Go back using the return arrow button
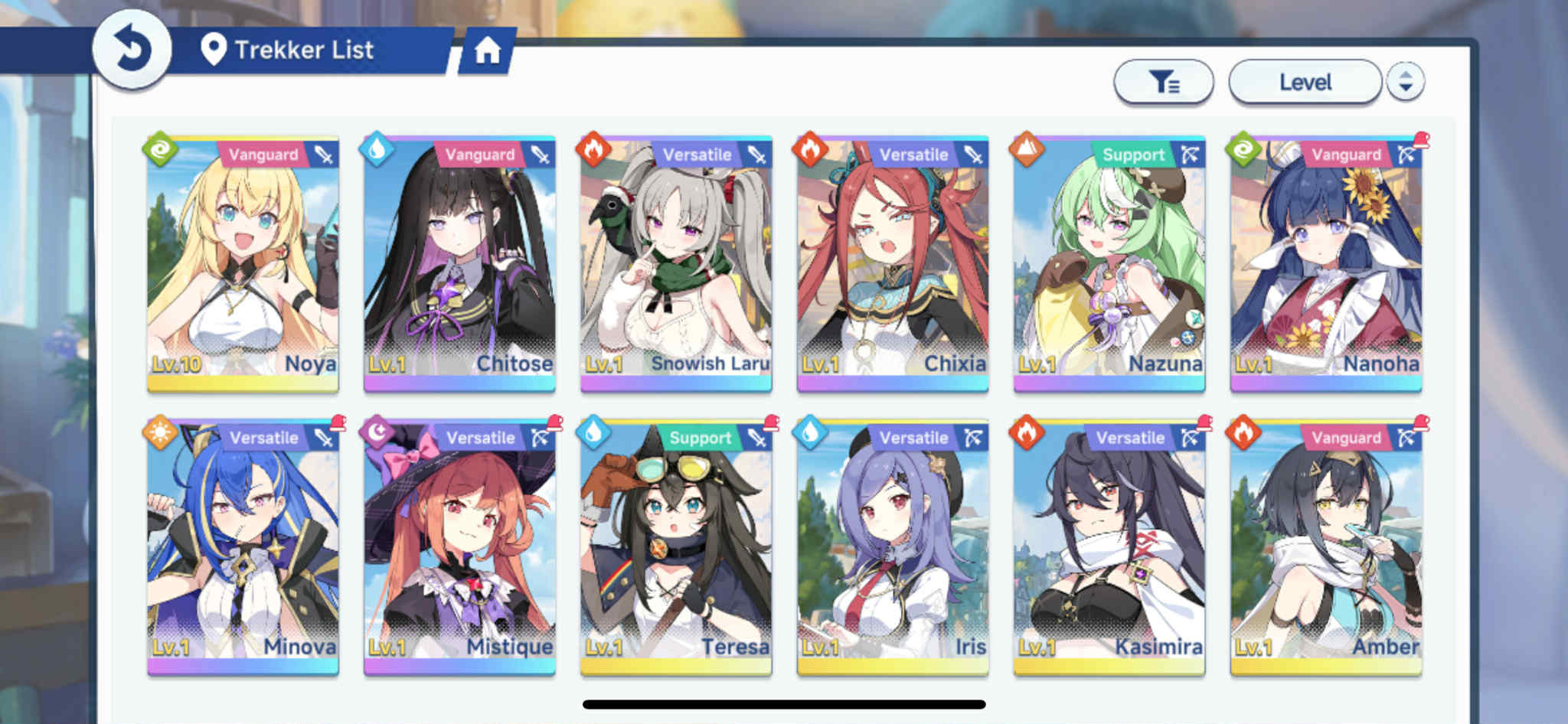 click(132, 50)
